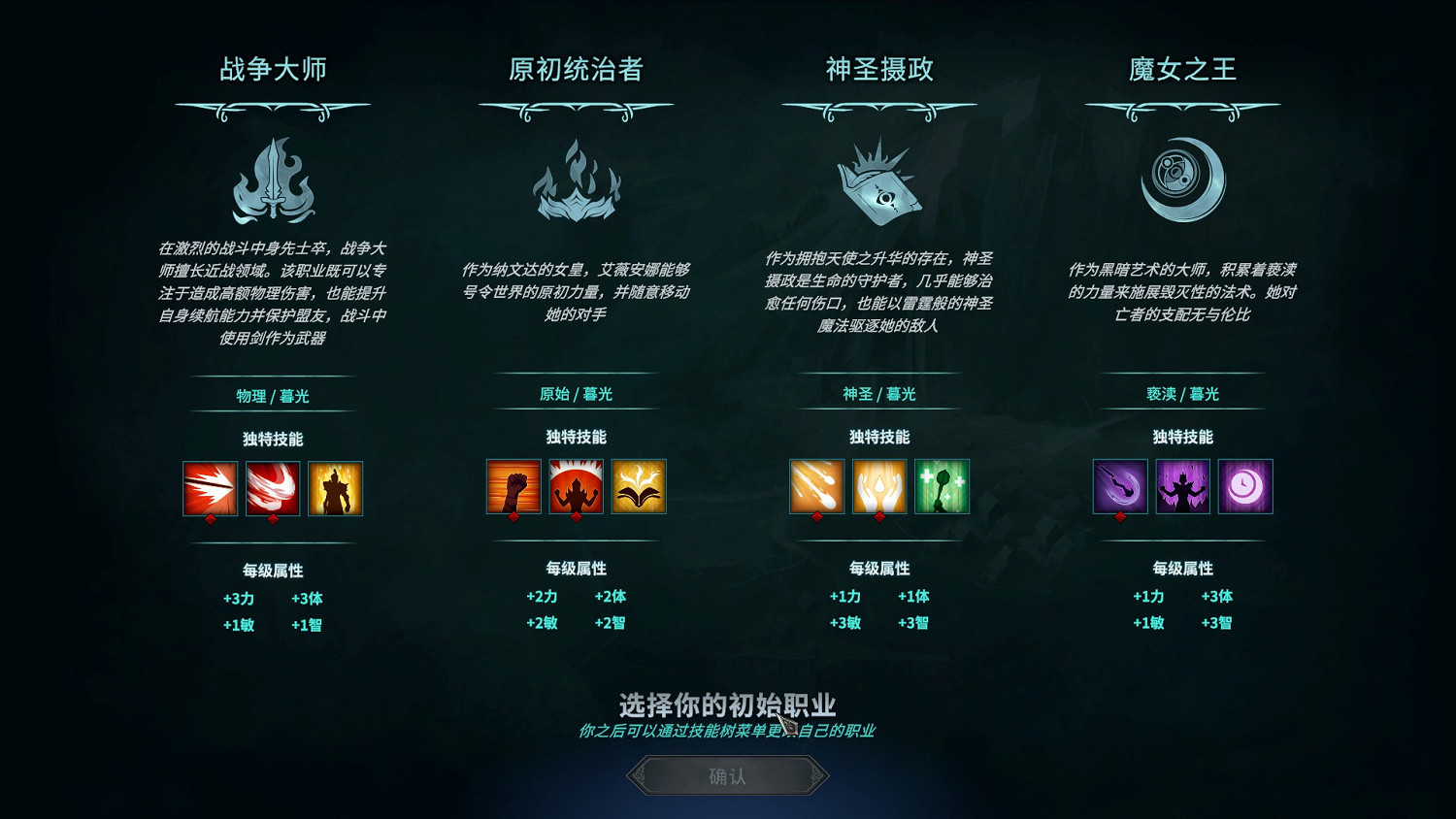1456x819 pixels.
Task: Click the armored warrior skill icon of 战争大师
Action: (336, 487)
